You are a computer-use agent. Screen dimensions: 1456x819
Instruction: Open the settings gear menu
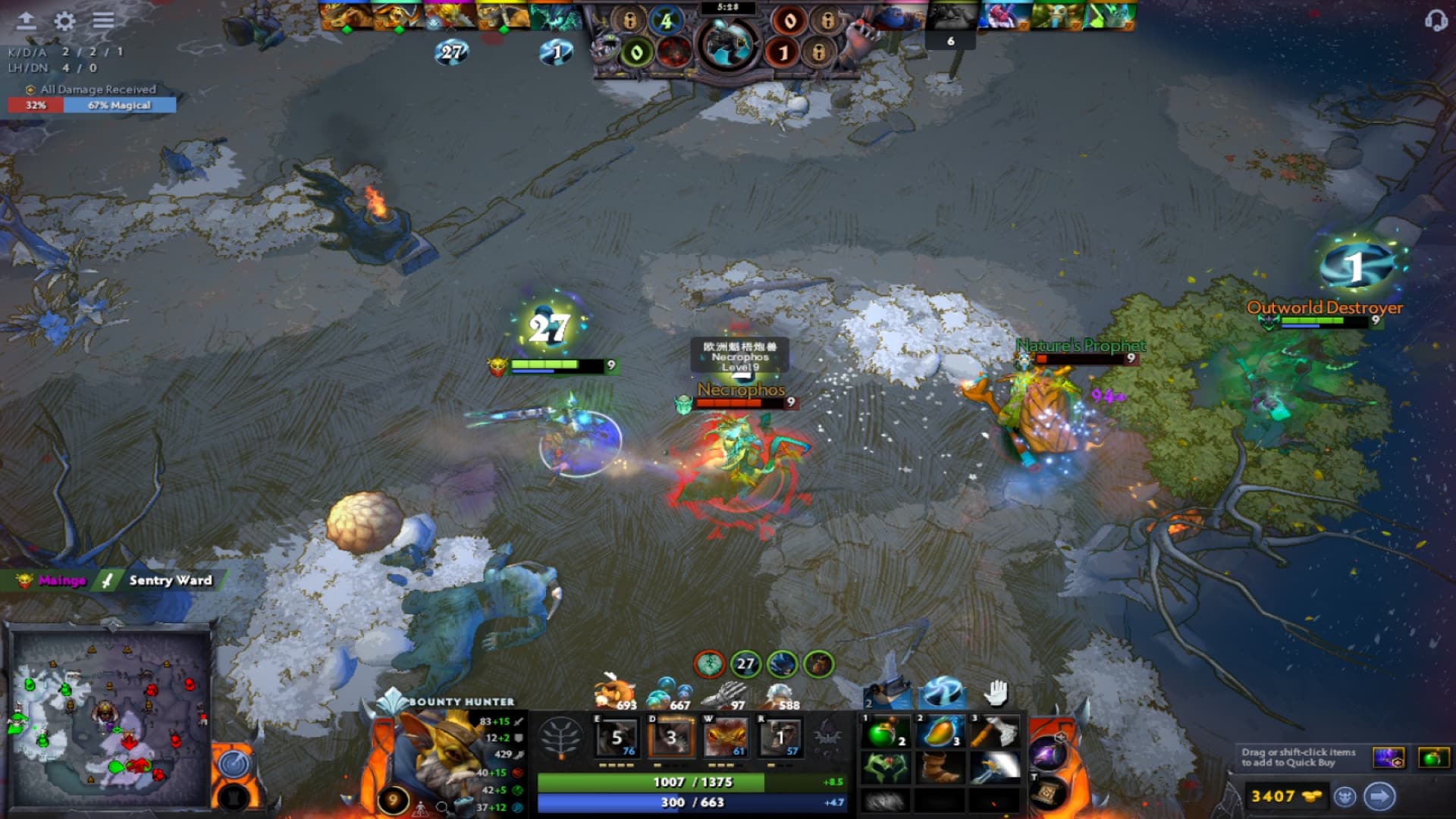coord(65,20)
